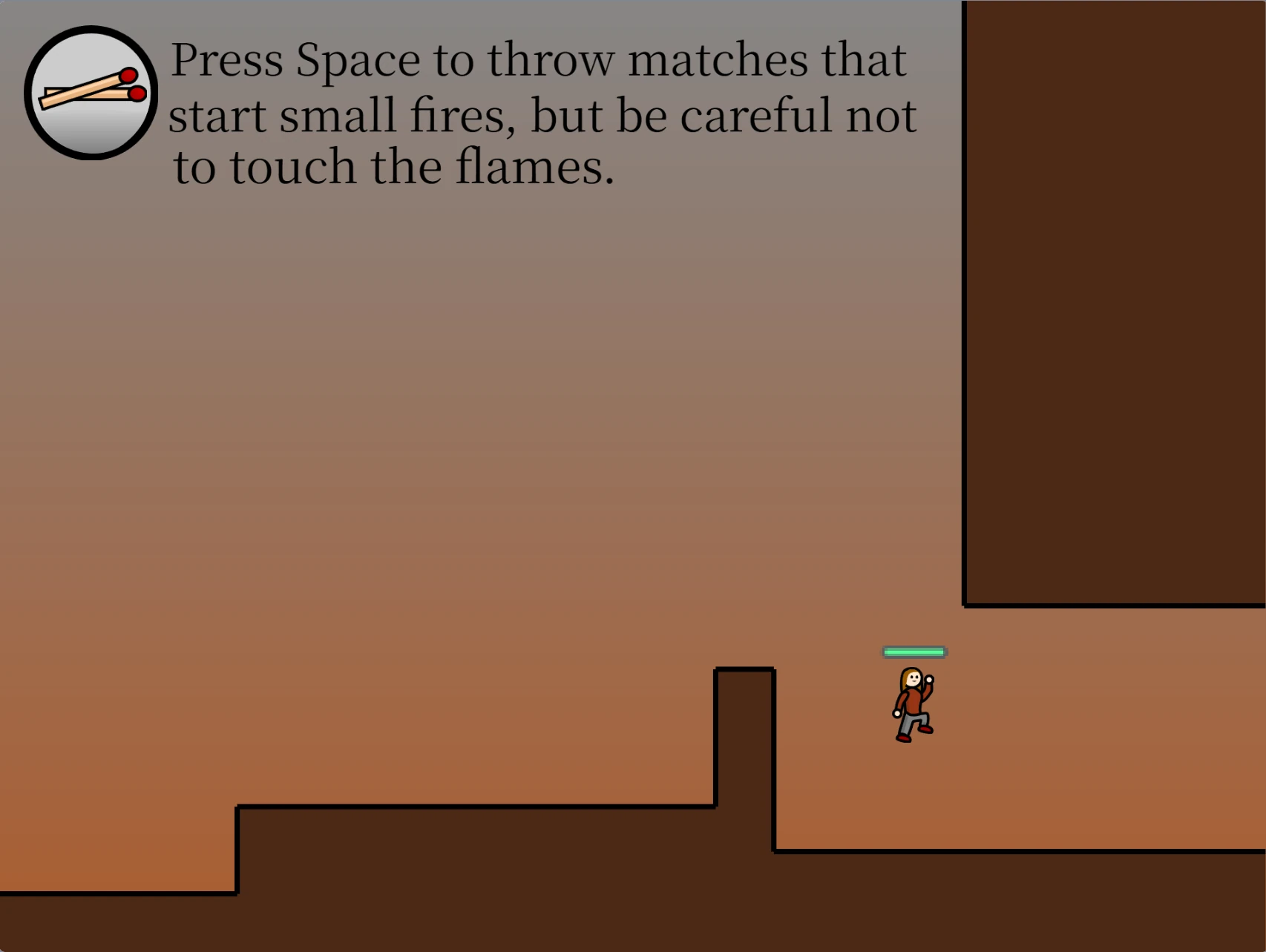The width and height of the screenshot is (1266, 952).
Task: Select the player character sprite
Action: point(913,700)
